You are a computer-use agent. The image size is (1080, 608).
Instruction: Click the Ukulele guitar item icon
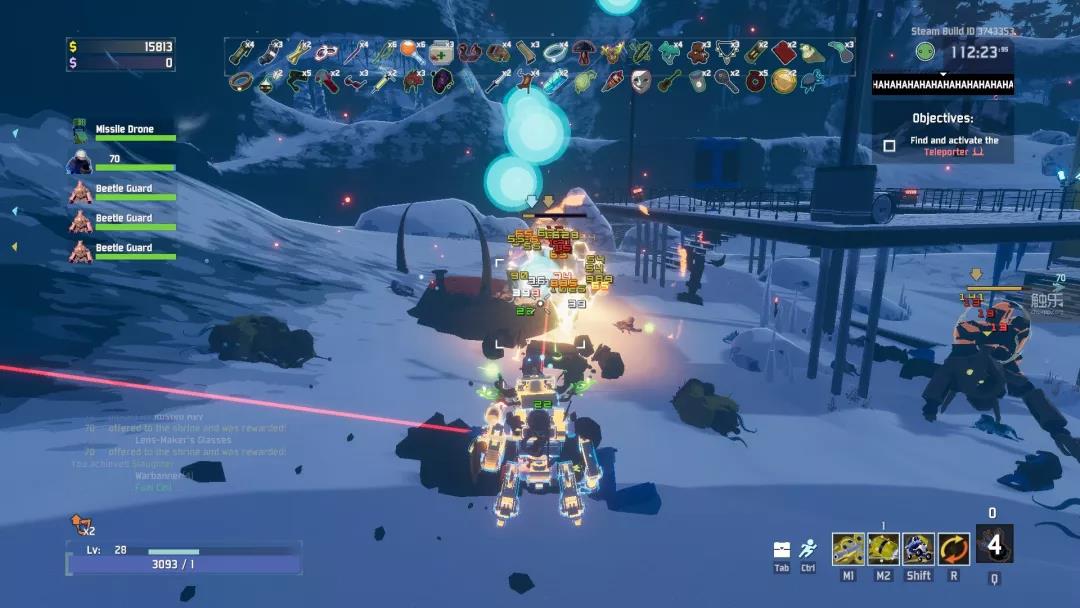click(x=670, y=80)
